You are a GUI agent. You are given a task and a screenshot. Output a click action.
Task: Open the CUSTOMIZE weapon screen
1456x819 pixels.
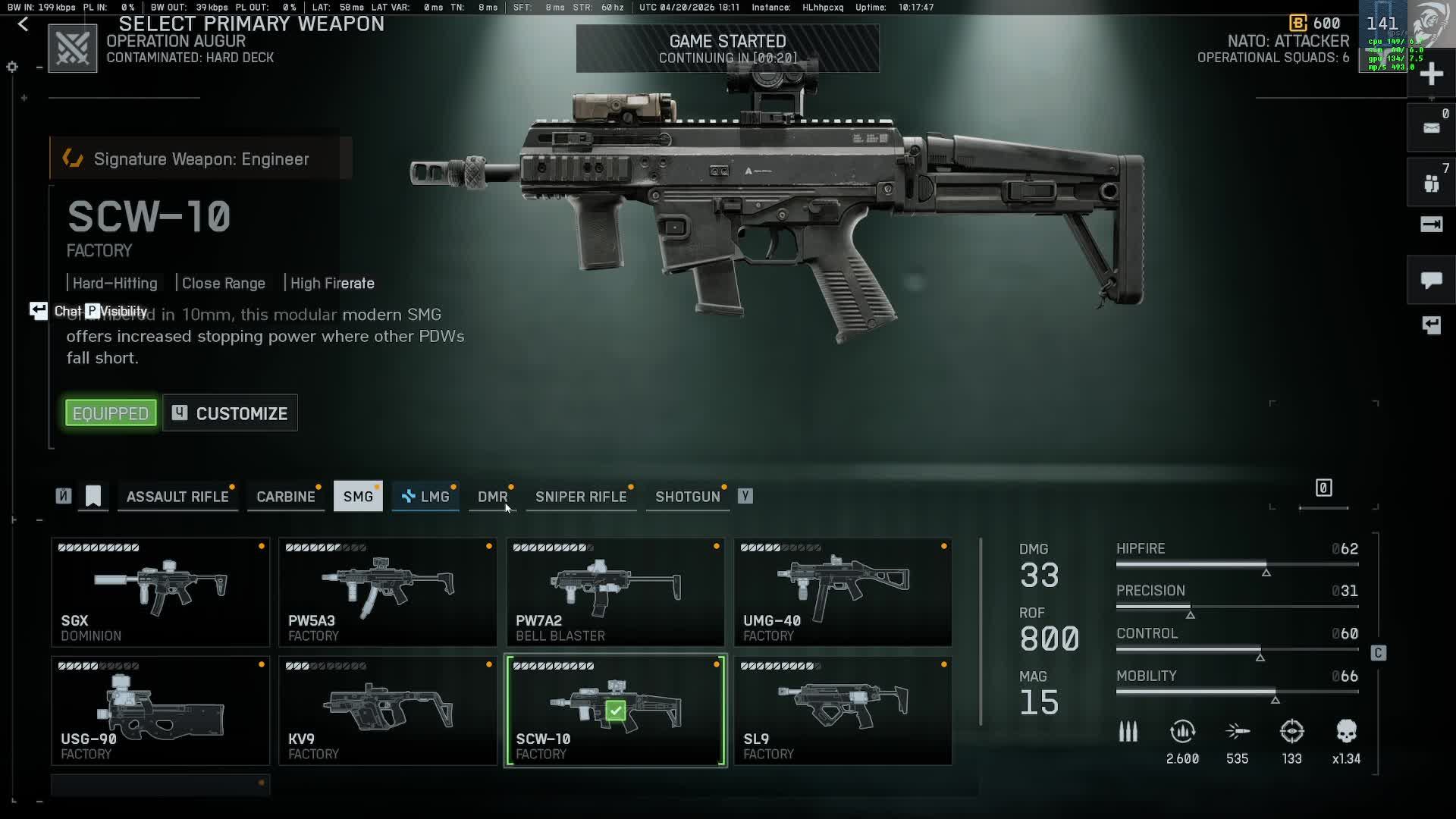click(230, 413)
